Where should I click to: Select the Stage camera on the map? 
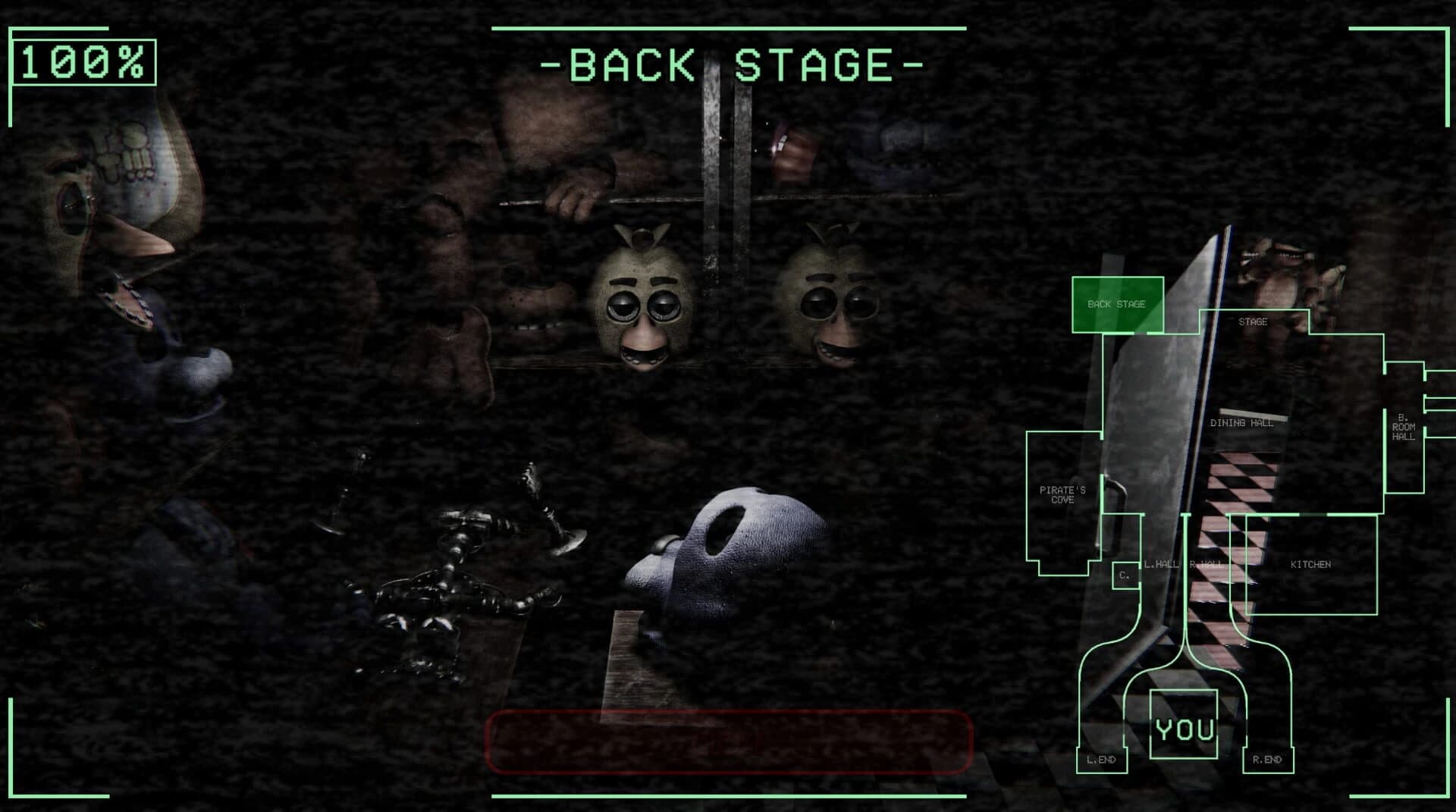[1255, 321]
